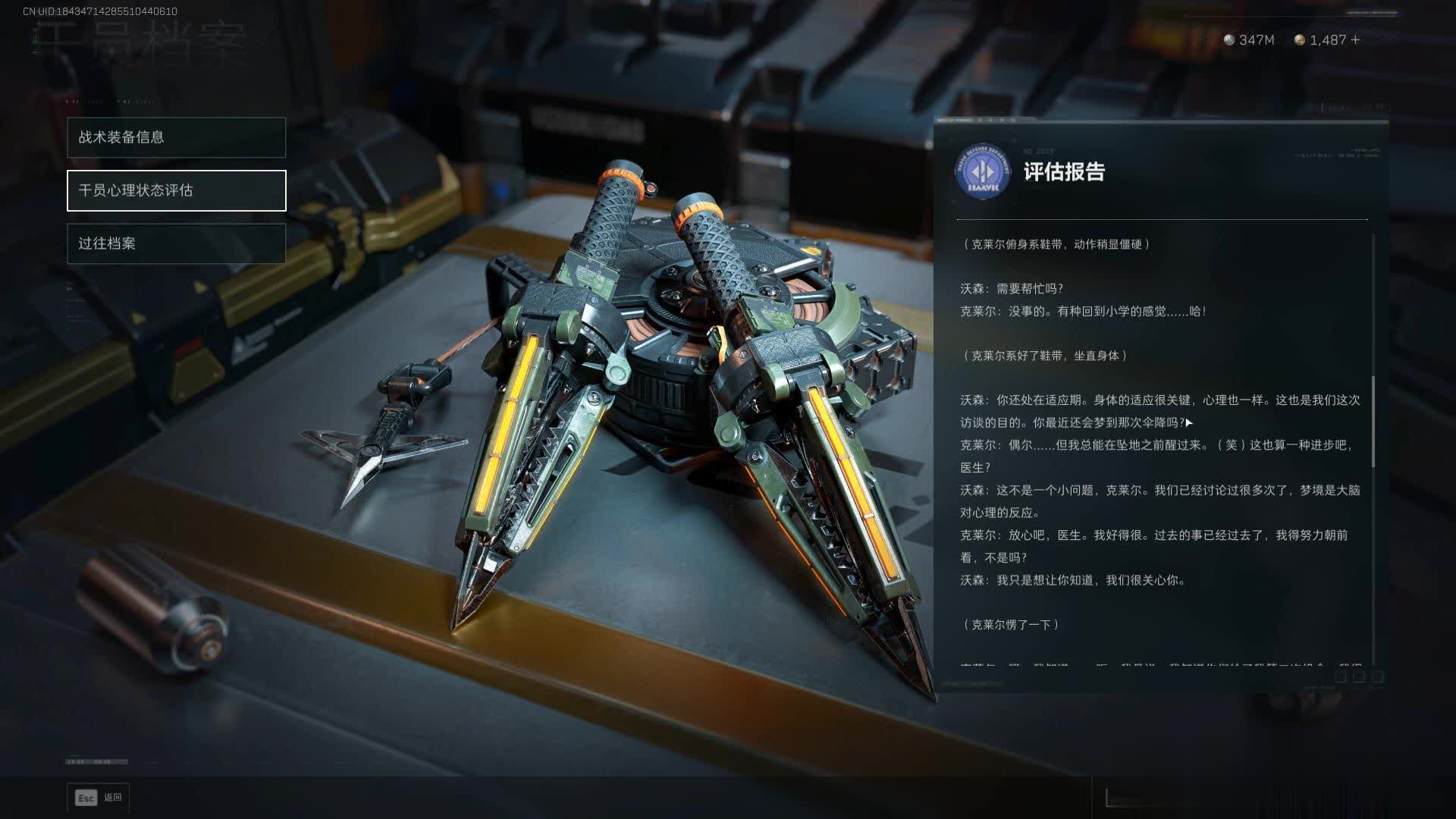Click the 返回 back button
1456x819 pixels.
(99, 798)
